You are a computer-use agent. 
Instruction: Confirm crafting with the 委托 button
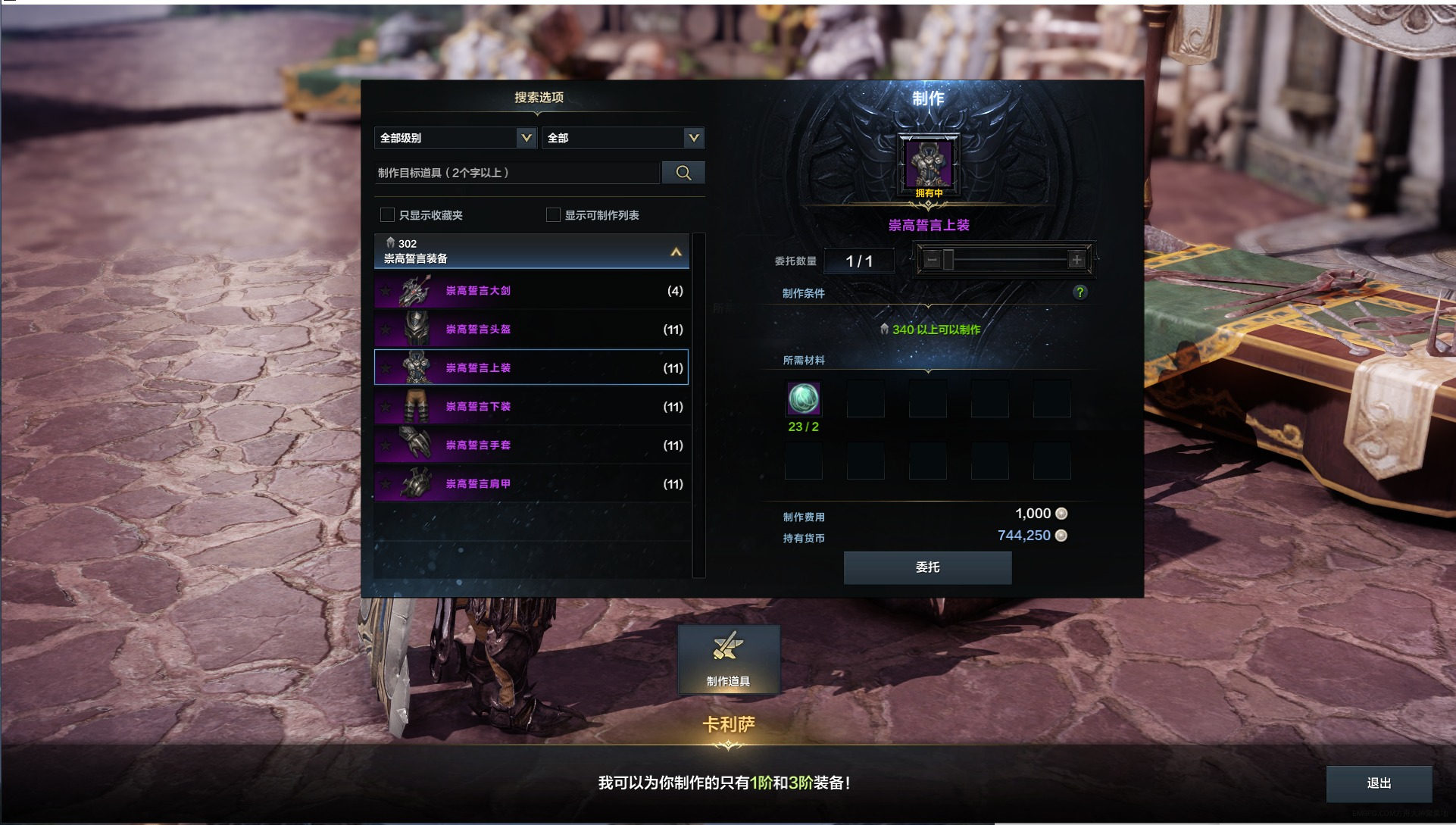(927, 567)
